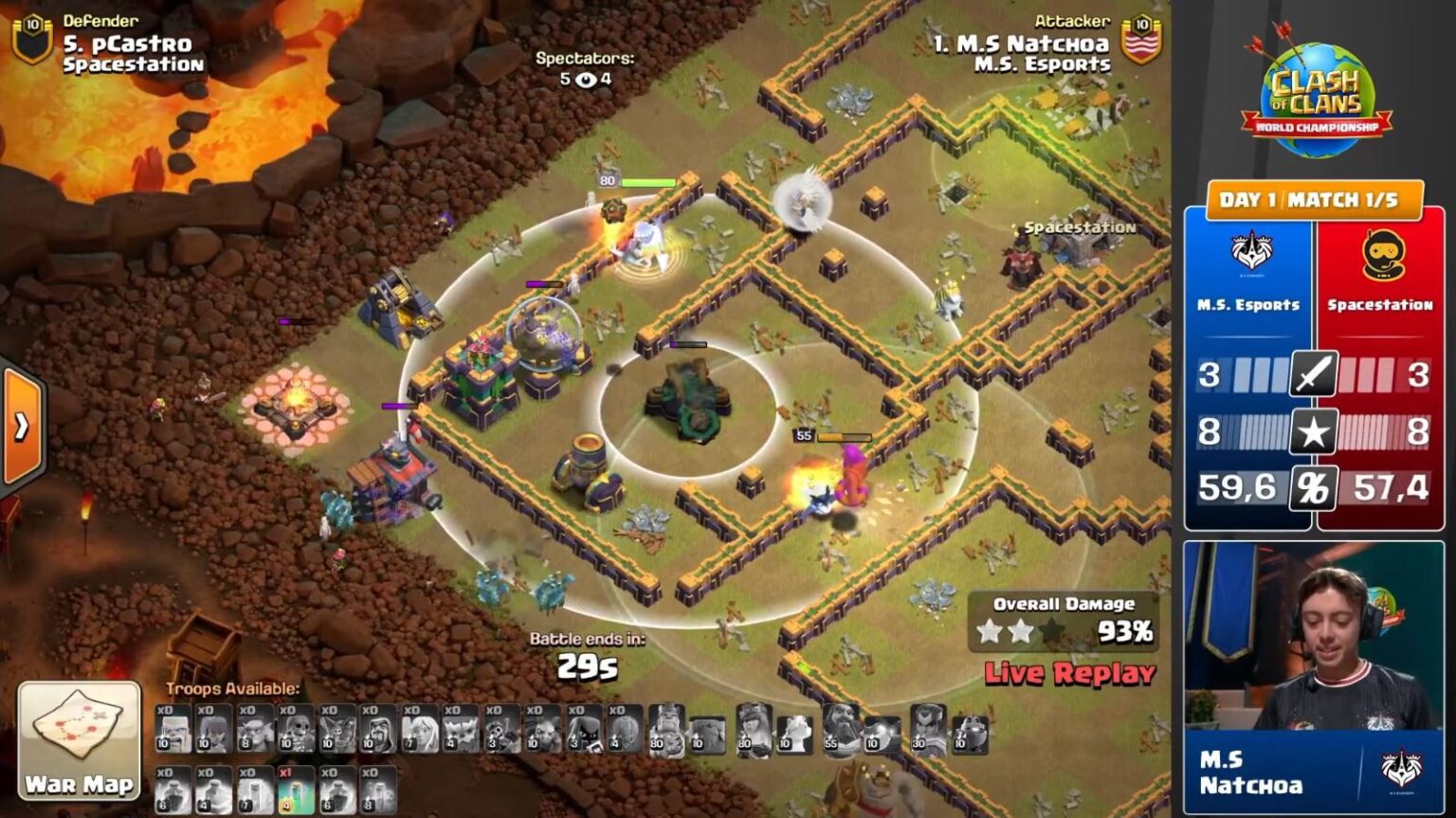
Task: Click the defender's clan badge
Action: [x=32, y=39]
